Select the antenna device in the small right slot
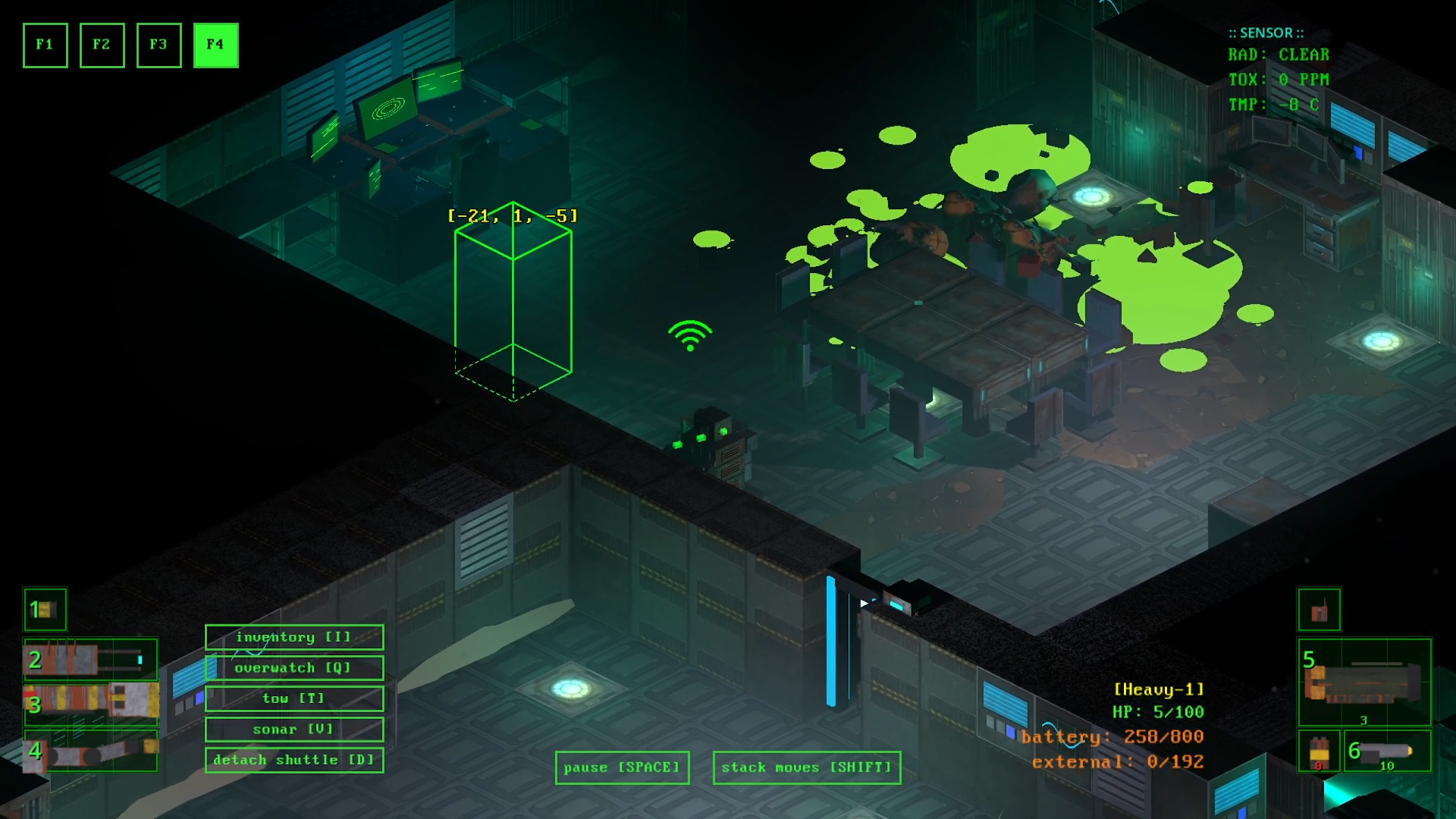1456x819 pixels. pyautogui.click(x=1319, y=610)
